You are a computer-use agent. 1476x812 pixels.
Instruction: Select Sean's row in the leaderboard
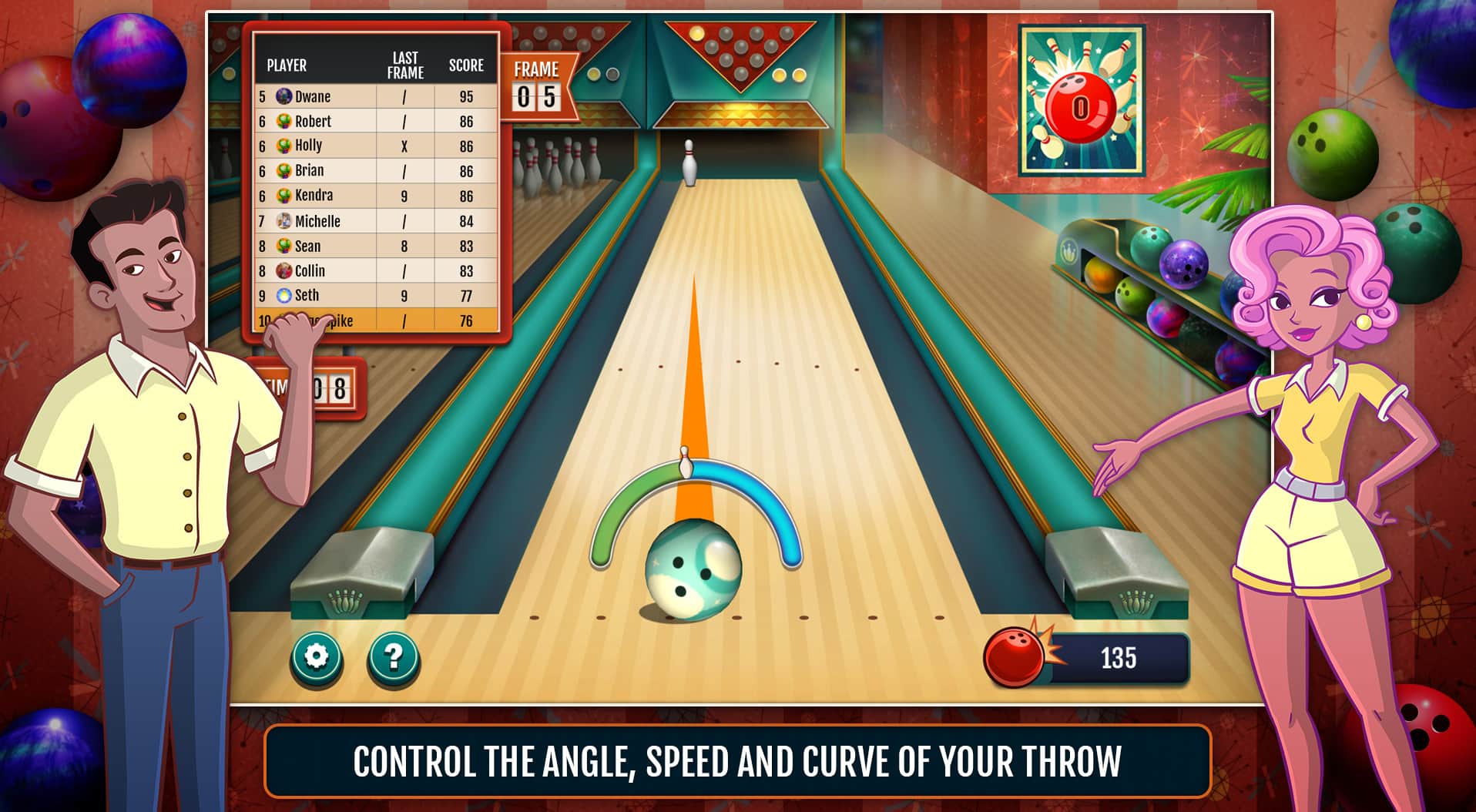pyautogui.click(x=370, y=246)
